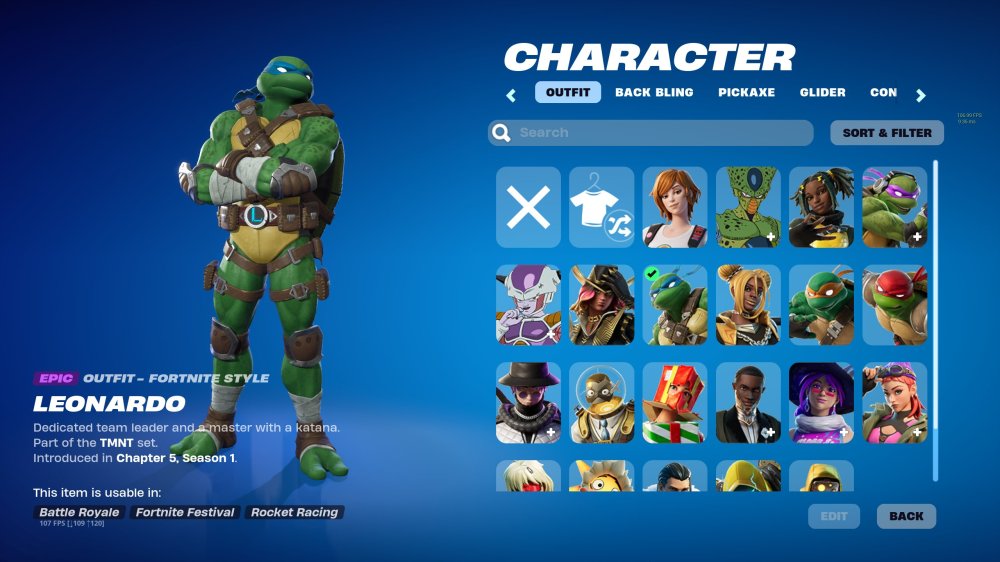Image resolution: width=1000 pixels, height=562 pixels.
Task: Select the pirate hat woman outfit
Action: coord(602,305)
